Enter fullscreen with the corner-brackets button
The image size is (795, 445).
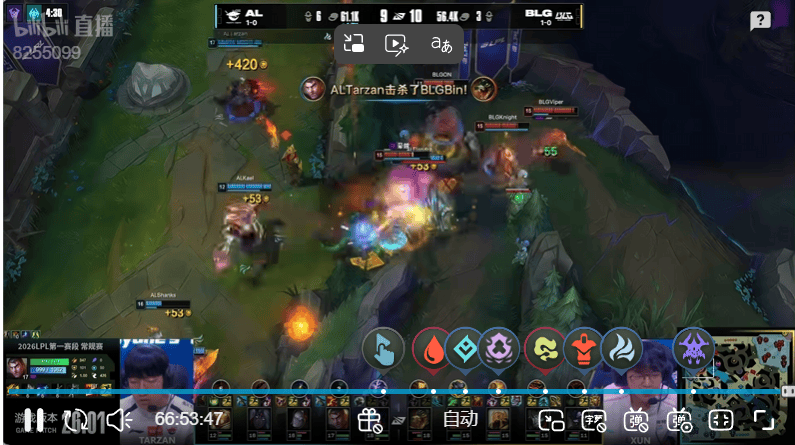coord(765,420)
